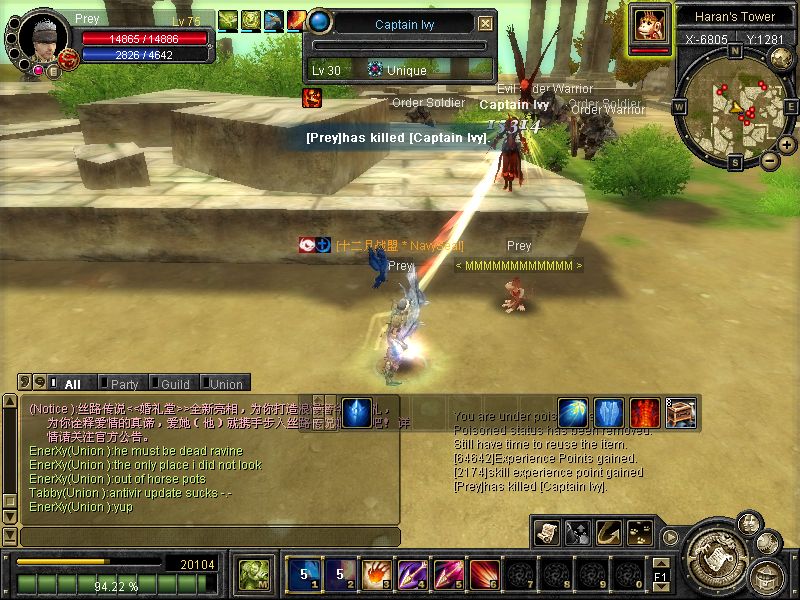Use the treasure chest quick-slot item

[x=680, y=412]
